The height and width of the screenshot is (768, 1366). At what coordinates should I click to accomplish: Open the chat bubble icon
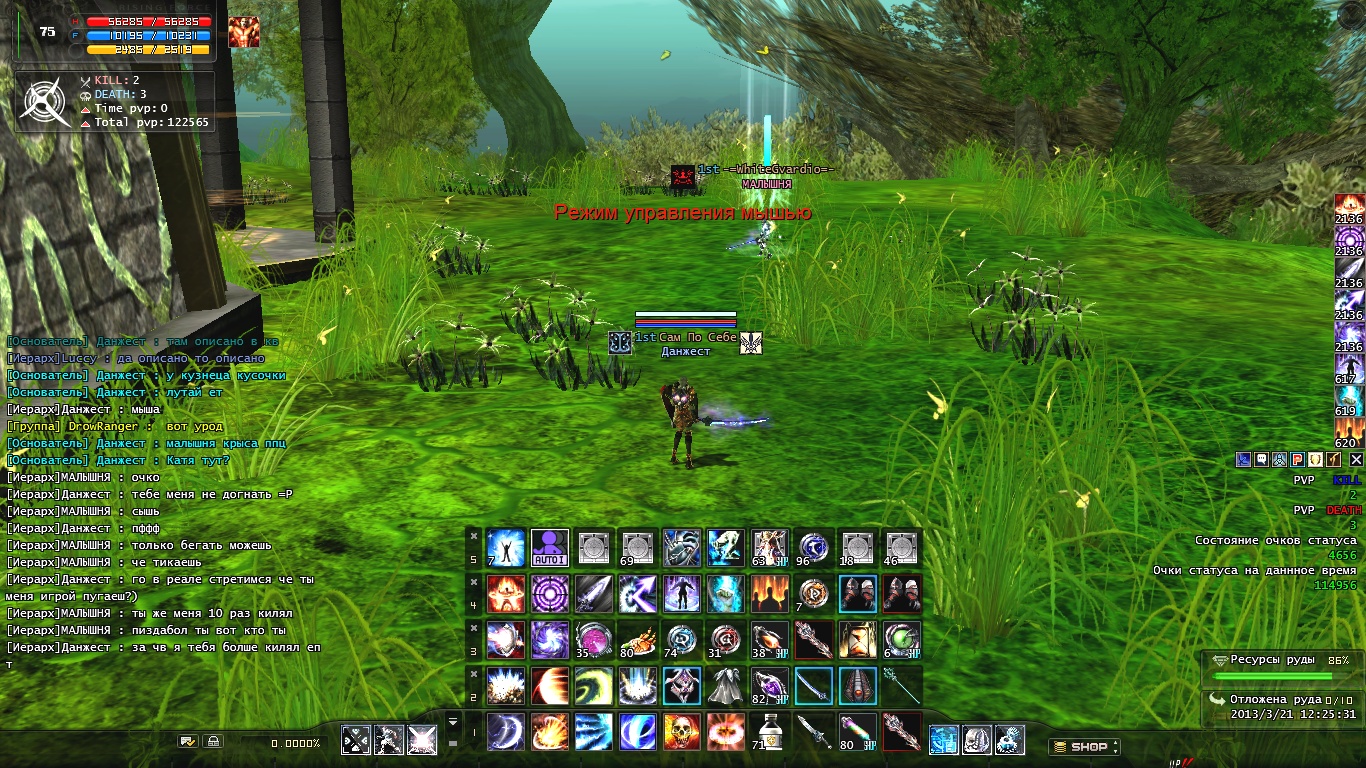[1262, 459]
